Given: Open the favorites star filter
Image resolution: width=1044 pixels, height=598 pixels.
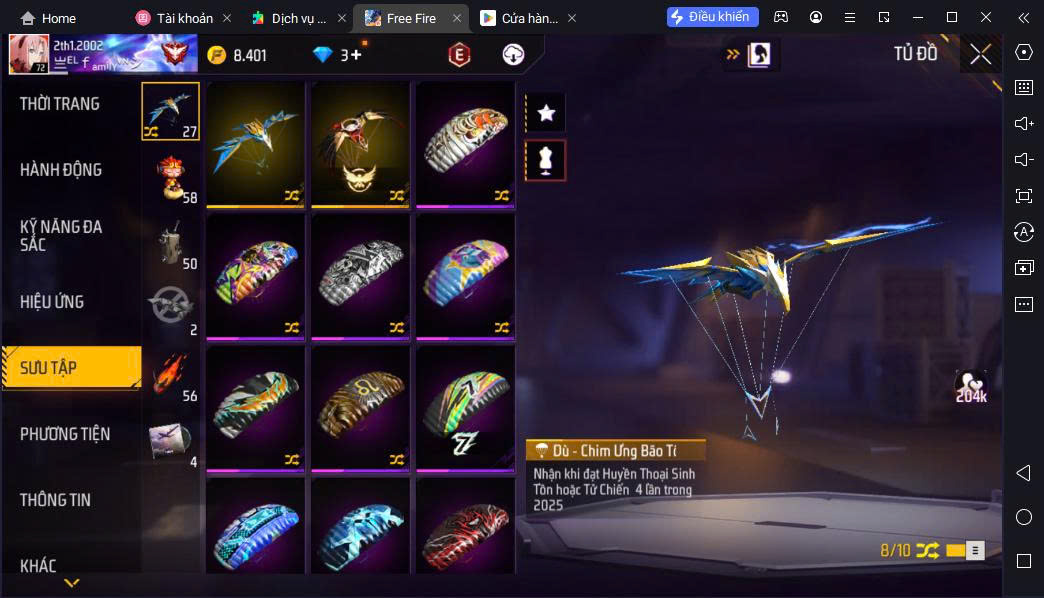Looking at the screenshot, I should coord(546,113).
